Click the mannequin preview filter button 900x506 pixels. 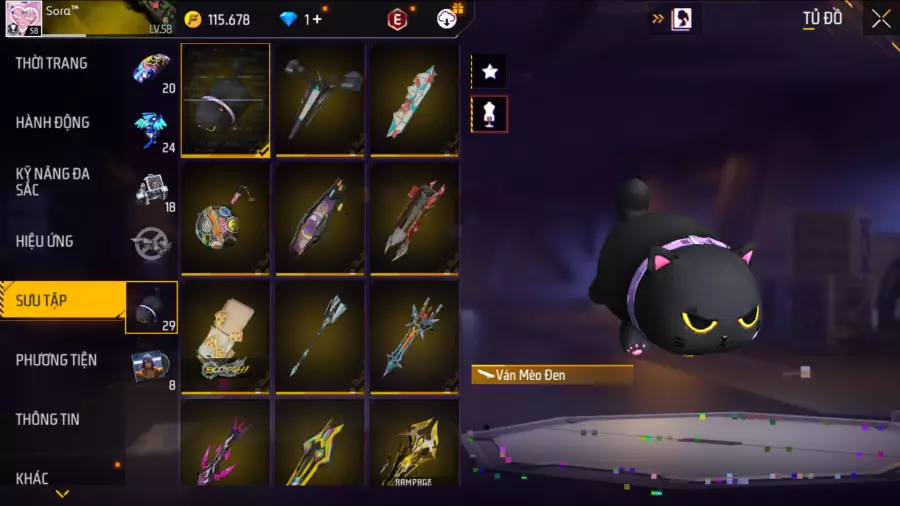click(489, 114)
